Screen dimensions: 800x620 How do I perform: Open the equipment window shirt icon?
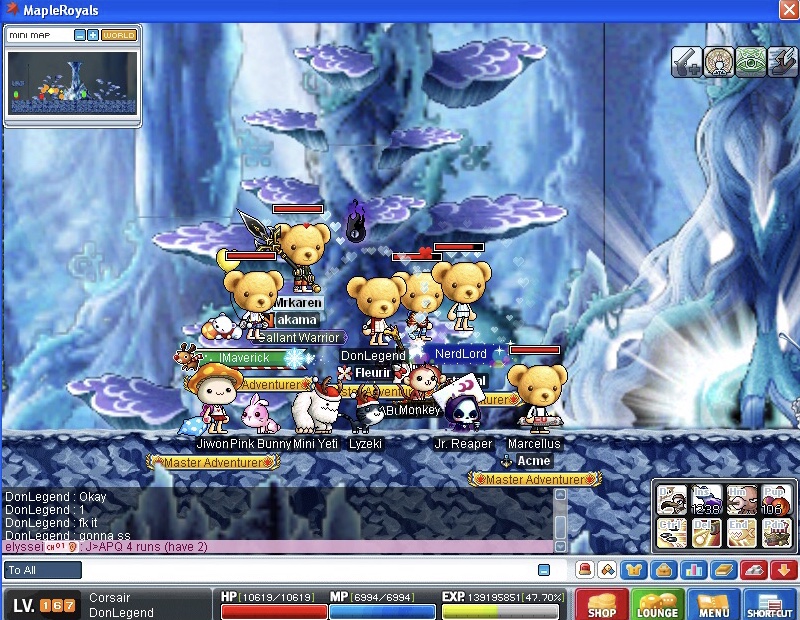632,570
